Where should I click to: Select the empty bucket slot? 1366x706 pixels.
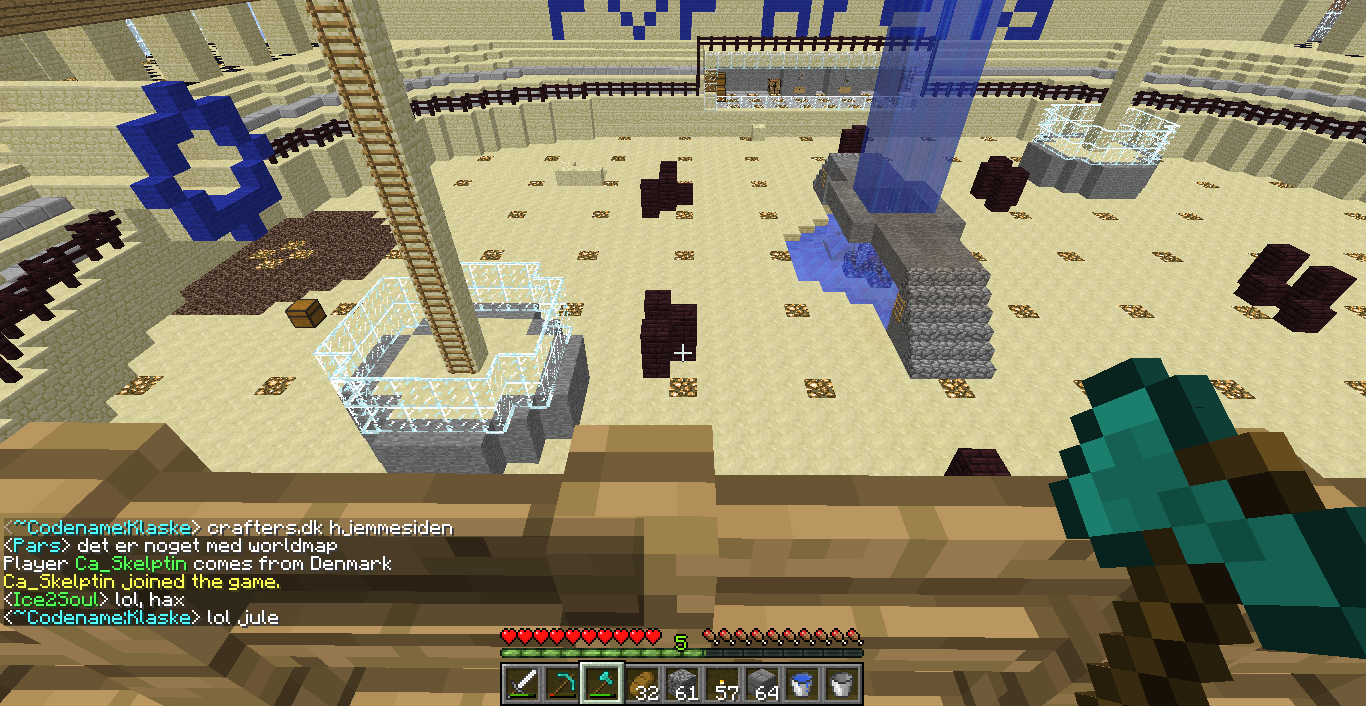[x=842, y=684]
